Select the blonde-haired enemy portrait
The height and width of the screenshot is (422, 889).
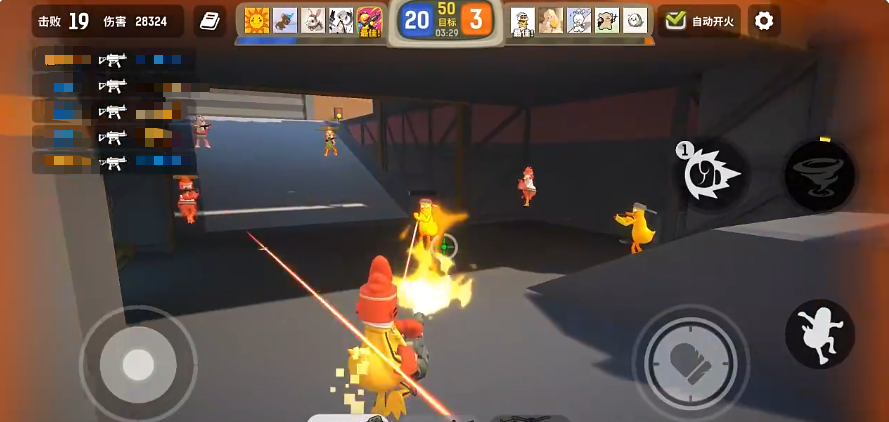(551, 20)
